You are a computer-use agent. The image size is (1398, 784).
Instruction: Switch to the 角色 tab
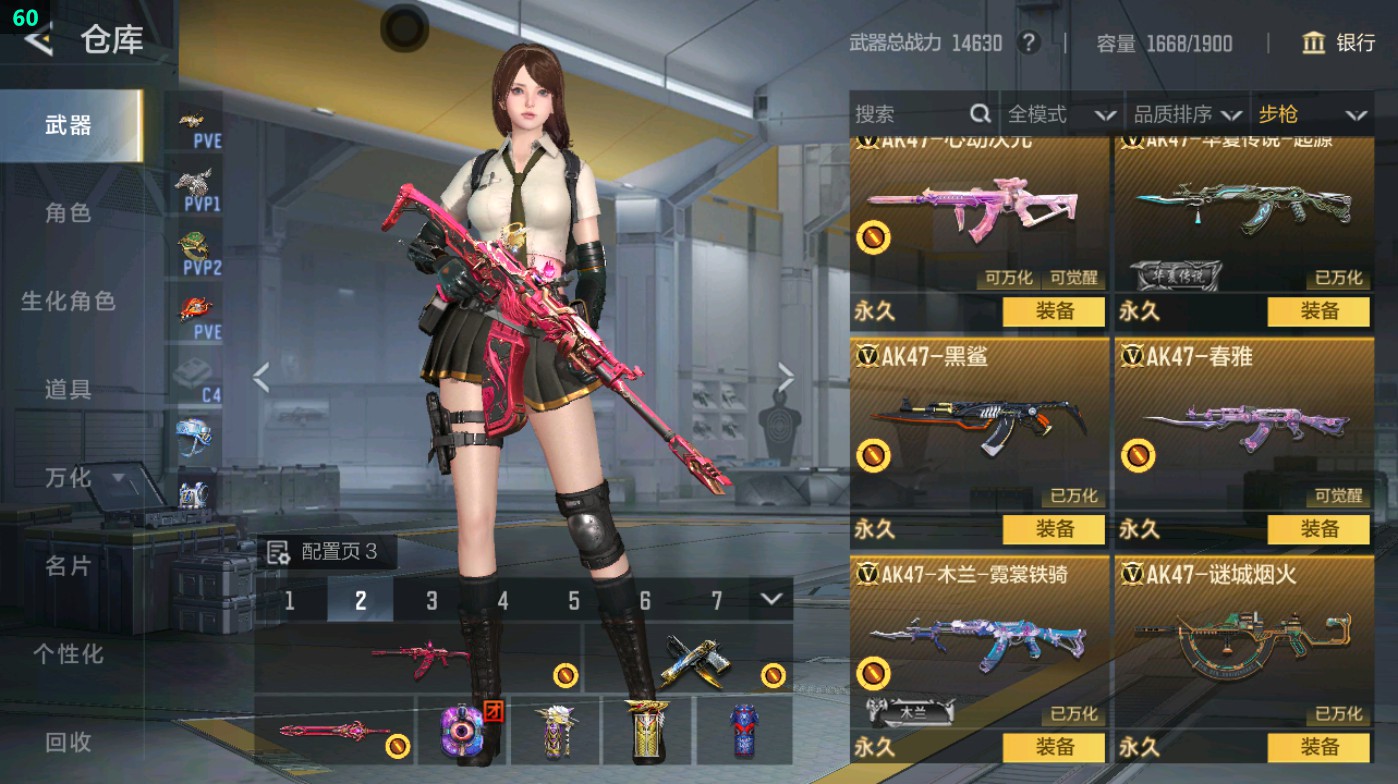[68, 213]
